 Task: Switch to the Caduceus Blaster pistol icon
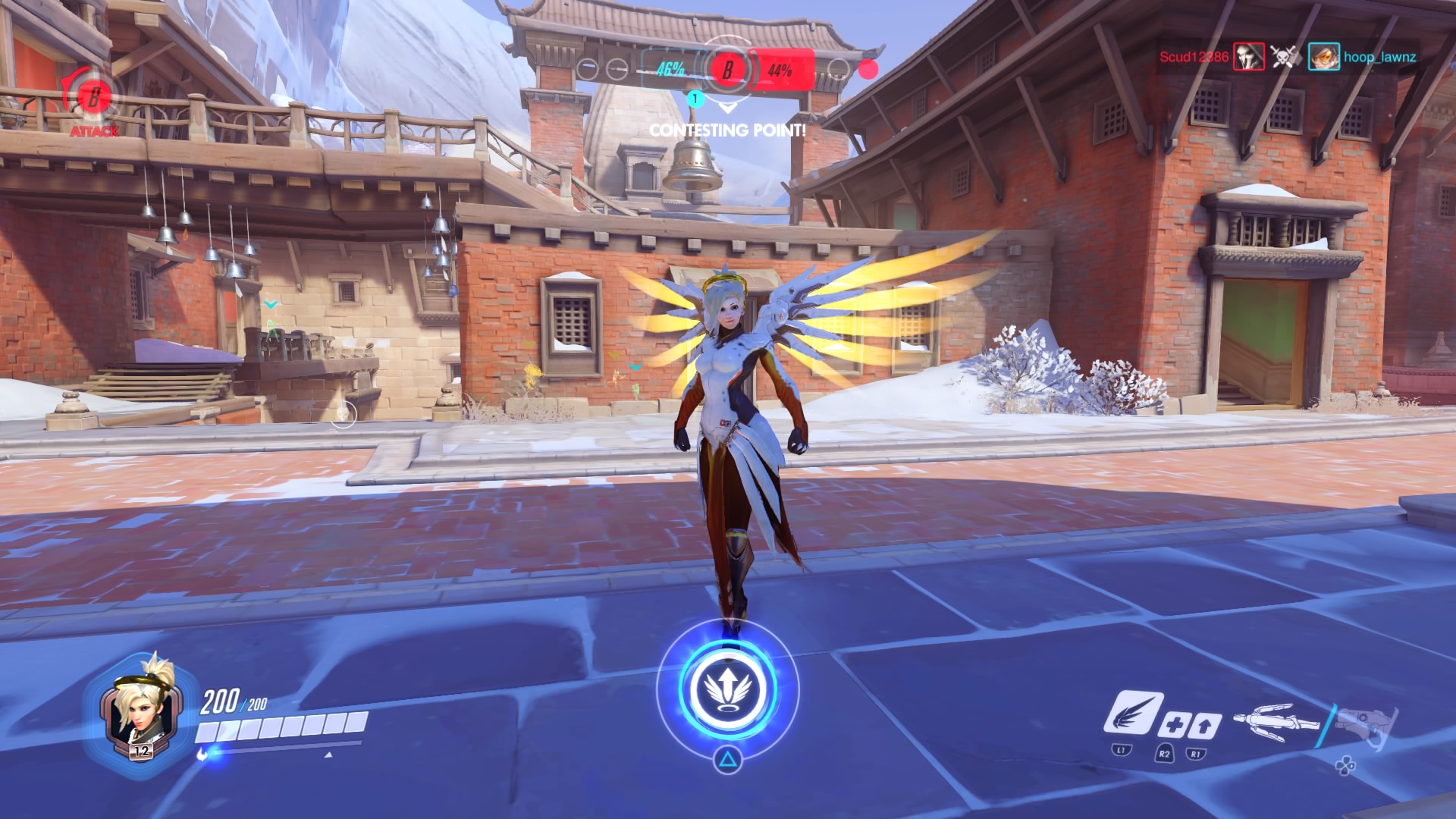(x=1367, y=724)
